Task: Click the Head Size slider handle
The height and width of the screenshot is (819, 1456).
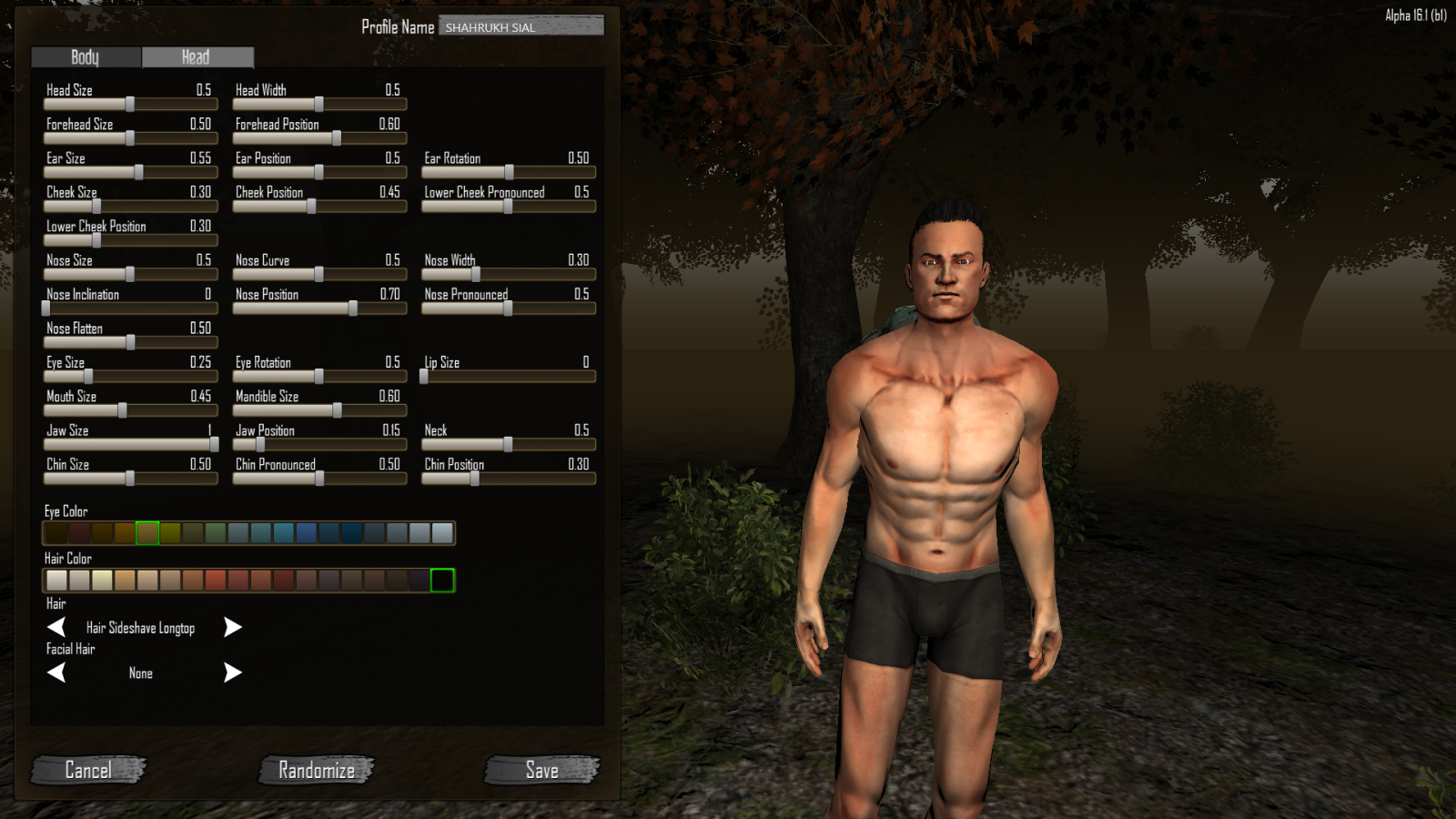Action: tap(128, 104)
